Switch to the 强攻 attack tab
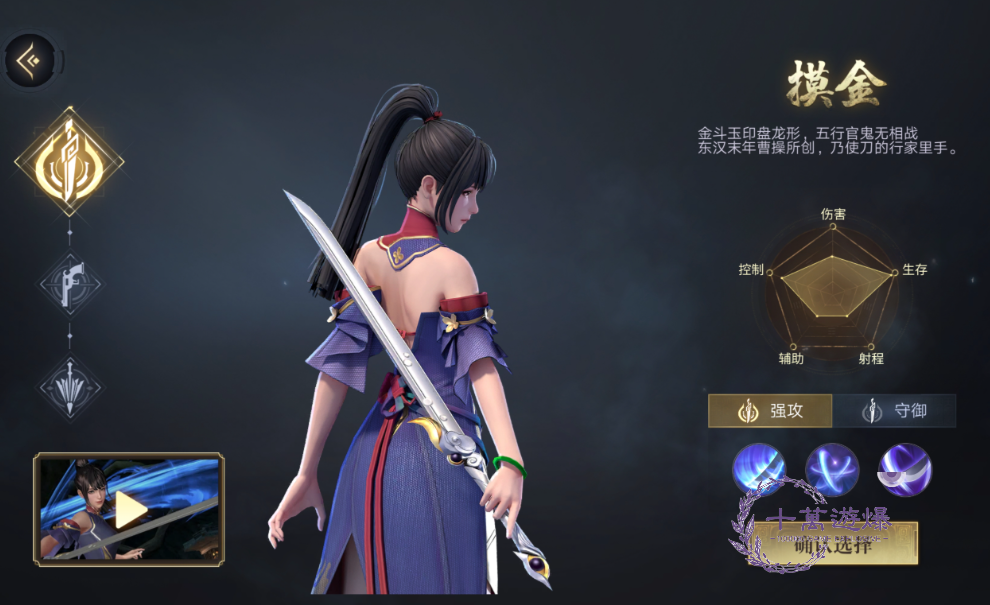Image resolution: width=990 pixels, height=605 pixels. pyautogui.click(x=770, y=410)
